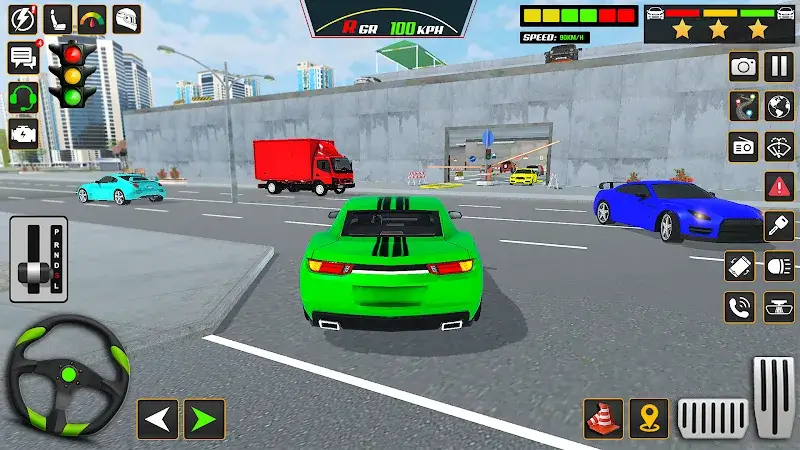
Task: Open the chat messages icon
Action: click(23, 56)
